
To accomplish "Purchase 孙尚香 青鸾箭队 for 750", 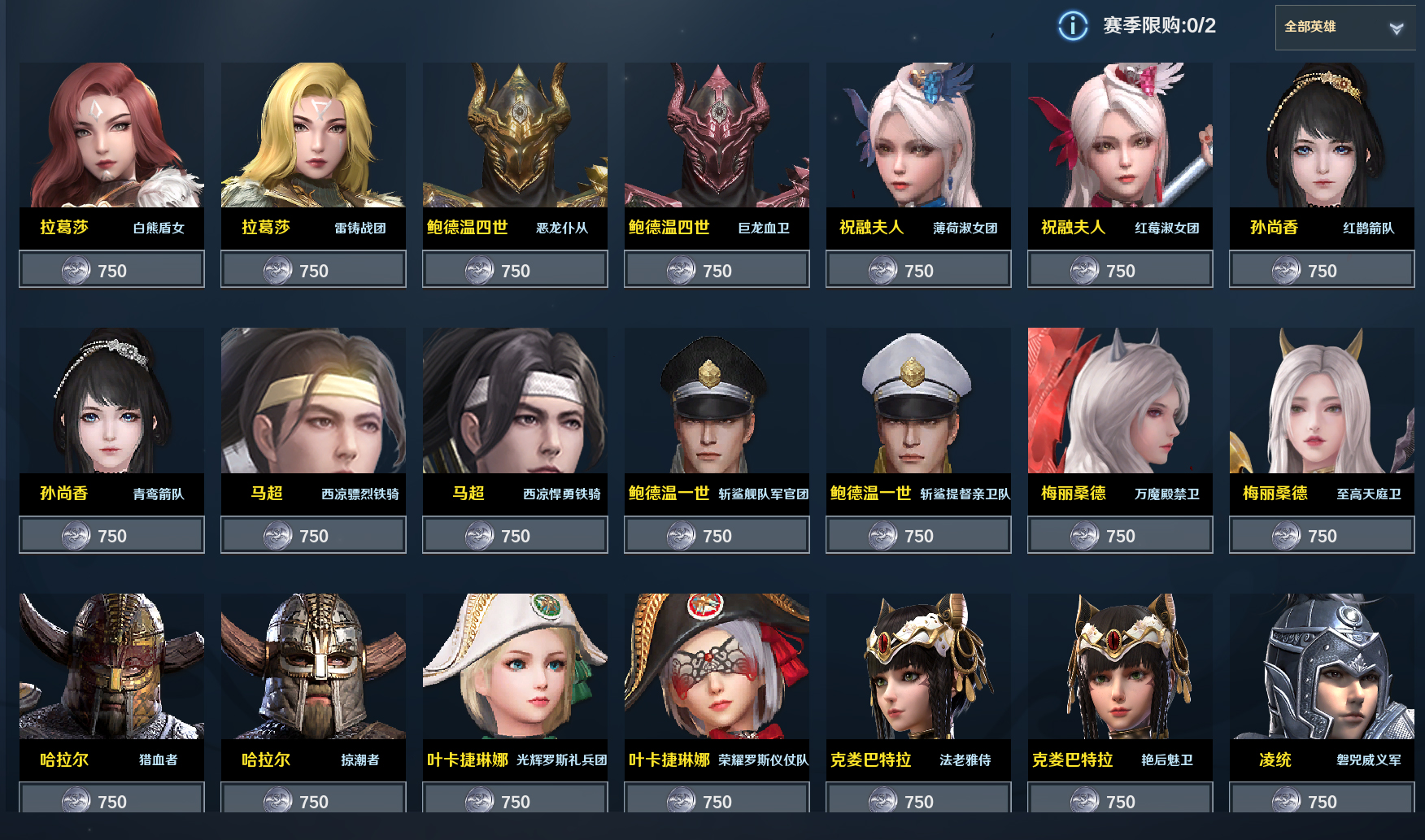I will 111,535.
